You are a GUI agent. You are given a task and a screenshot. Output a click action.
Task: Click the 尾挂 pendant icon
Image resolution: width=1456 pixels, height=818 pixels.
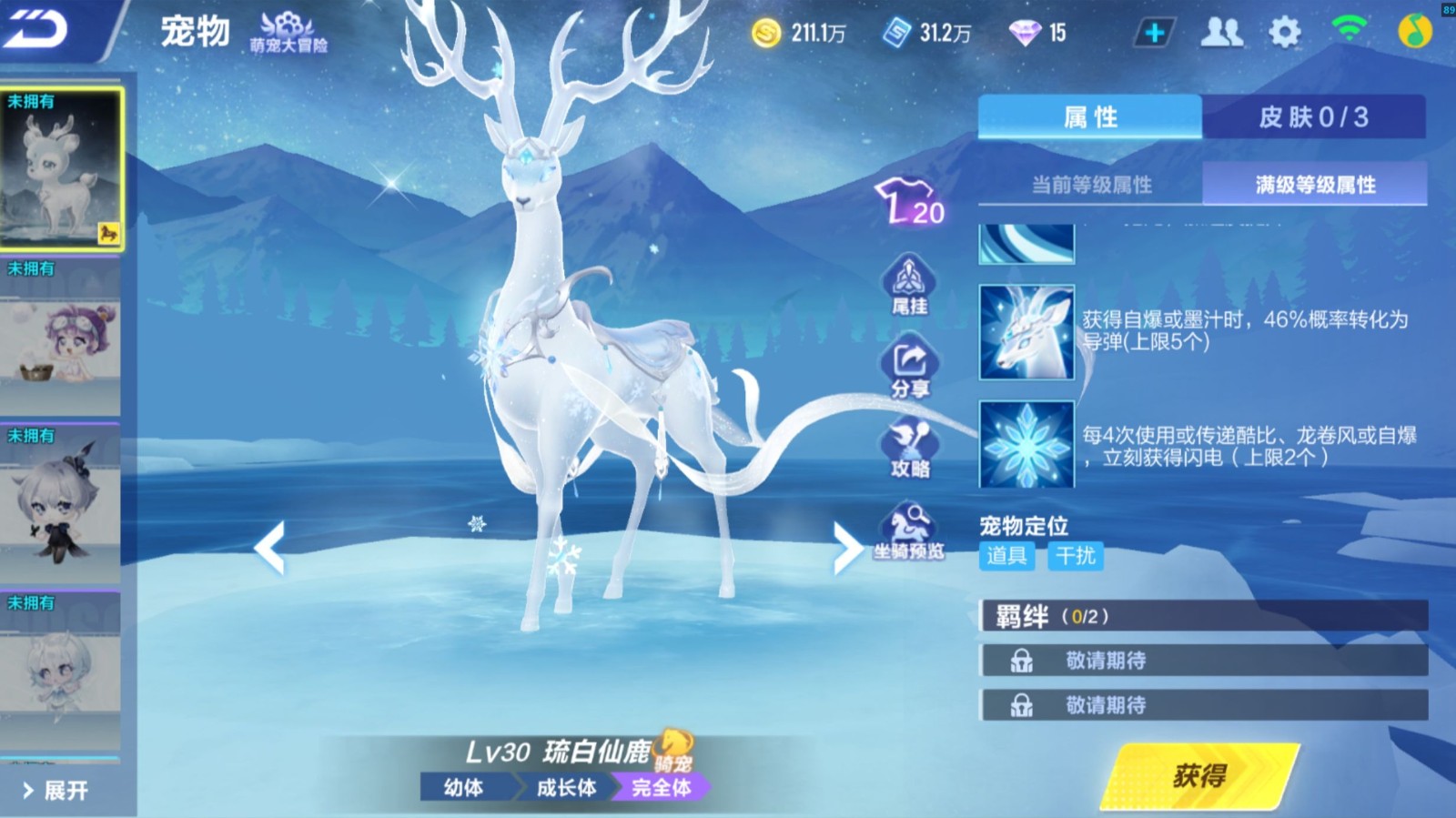click(x=911, y=288)
